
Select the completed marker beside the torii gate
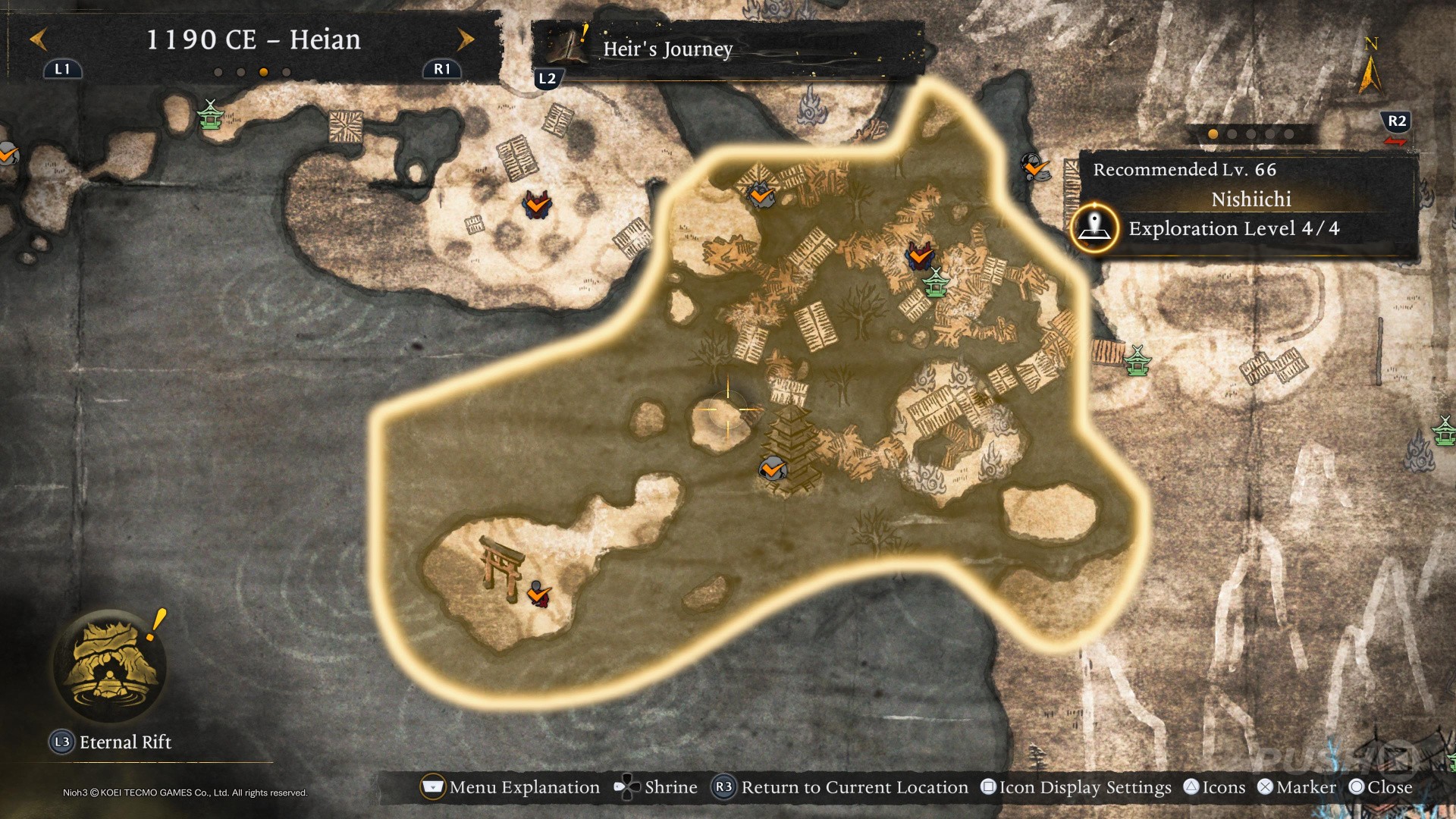click(538, 594)
